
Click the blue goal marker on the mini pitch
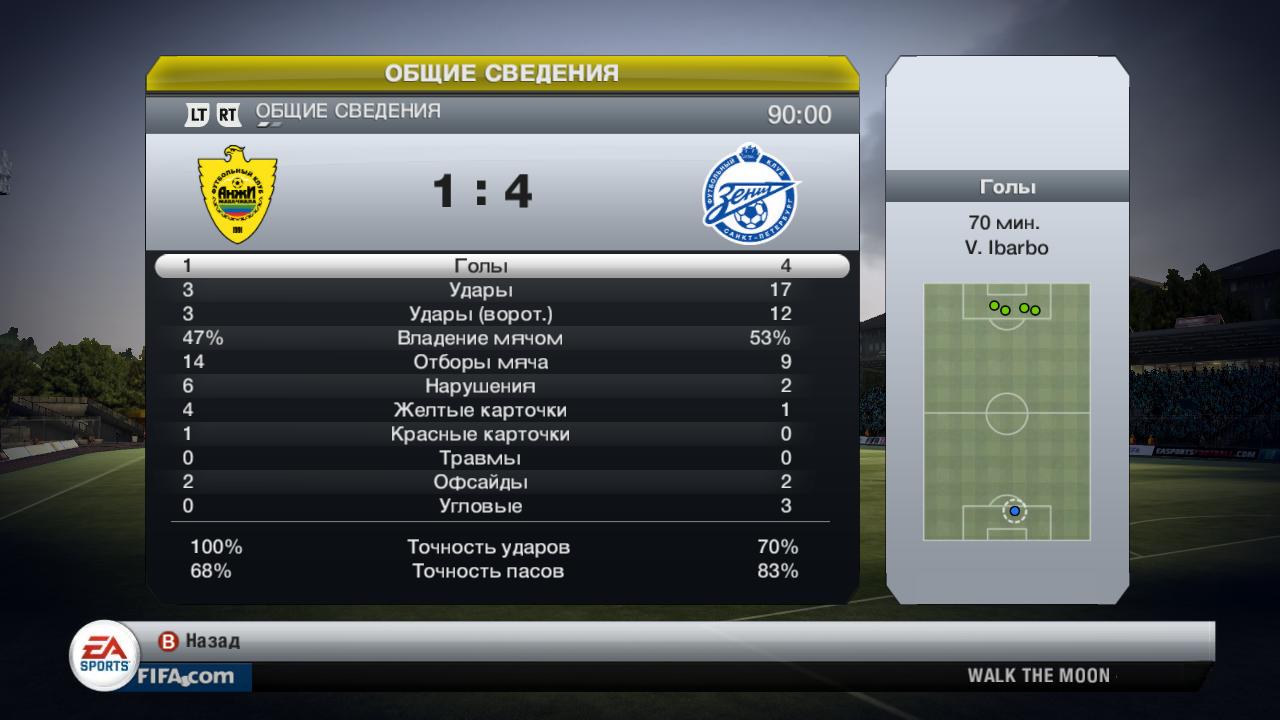[x=1014, y=511]
